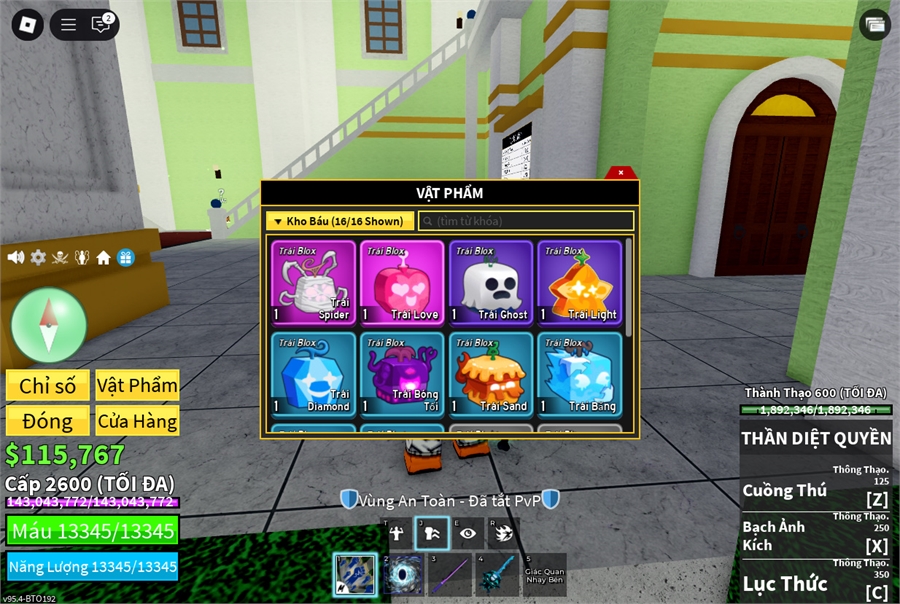900x604 pixels.
Task: Click the Đóng button
Action: coord(48,421)
